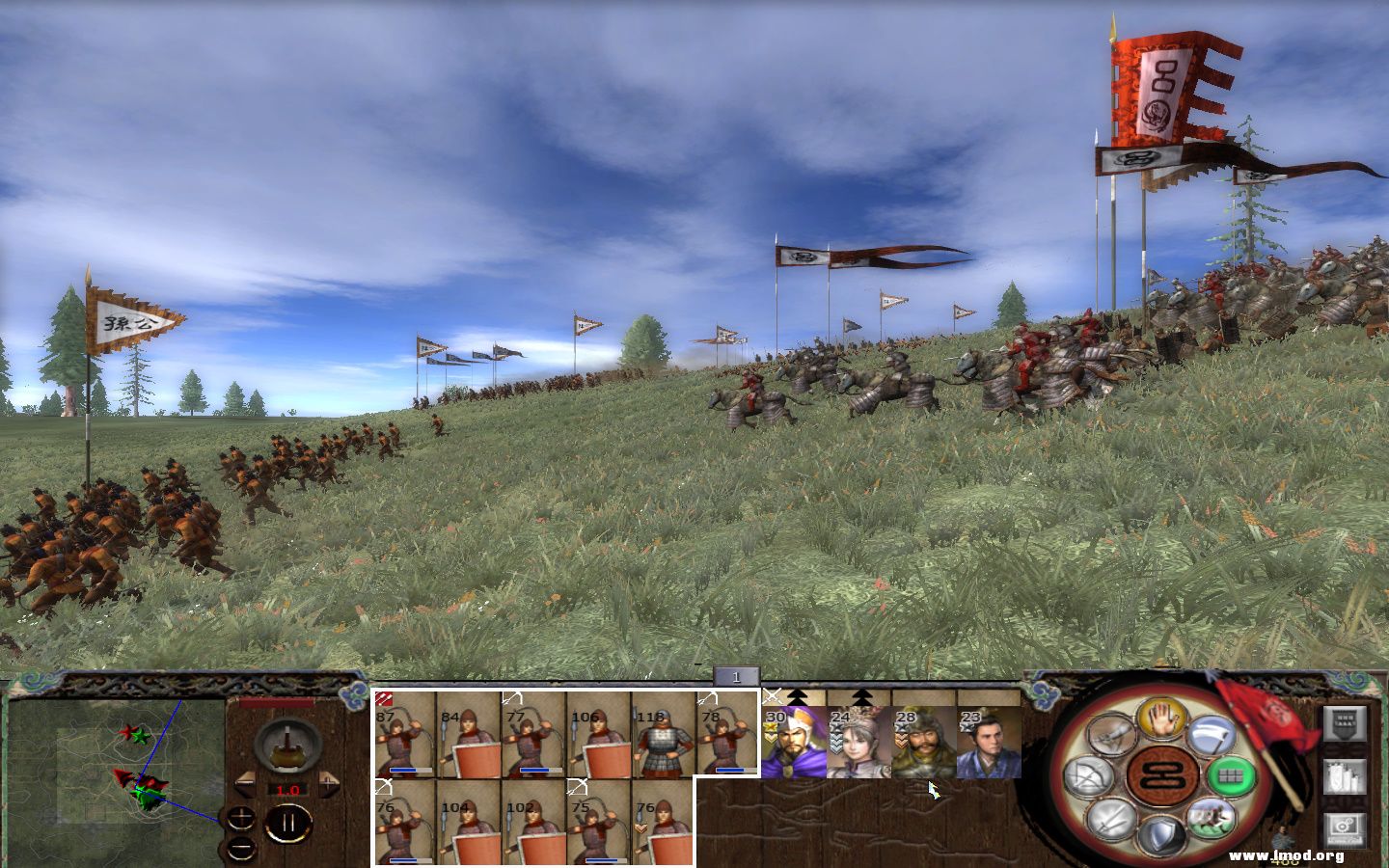Select the shield guard mode icon
This screenshot has height=868, width=1389.
pyautogui.click(x=1161, y=834)
